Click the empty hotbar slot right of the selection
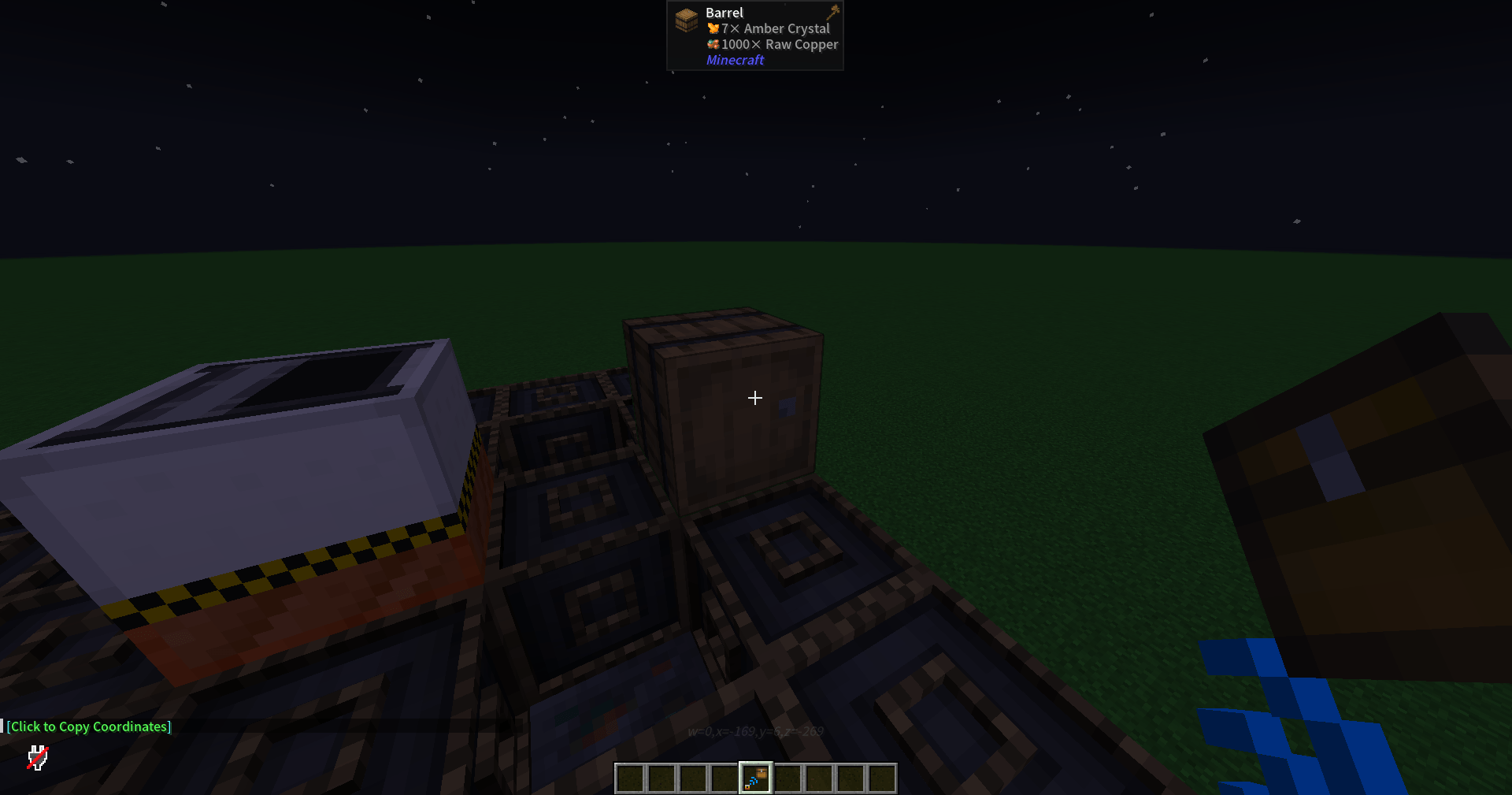 (x=787, y=778)
